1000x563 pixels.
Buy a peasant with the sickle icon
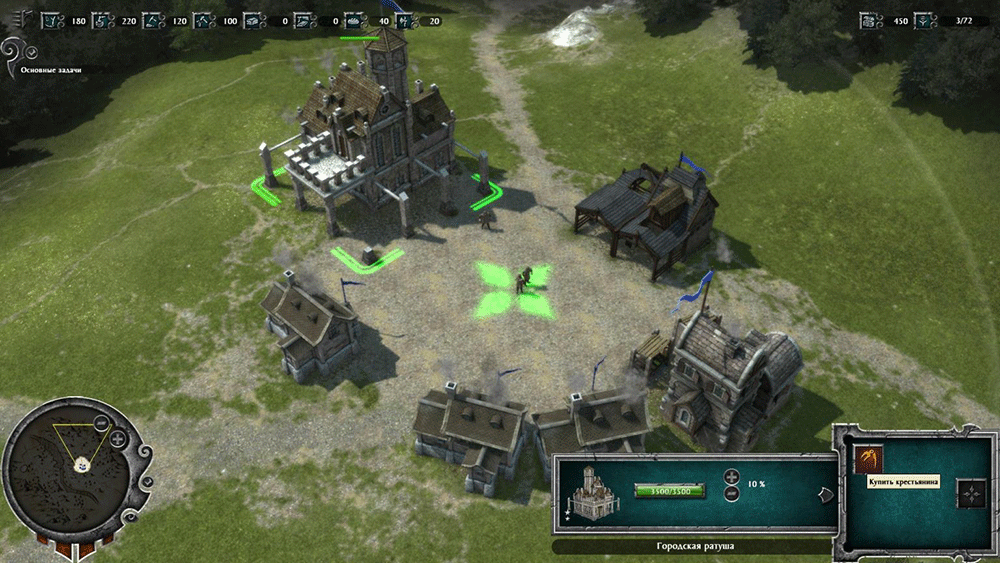pos(868,458)
